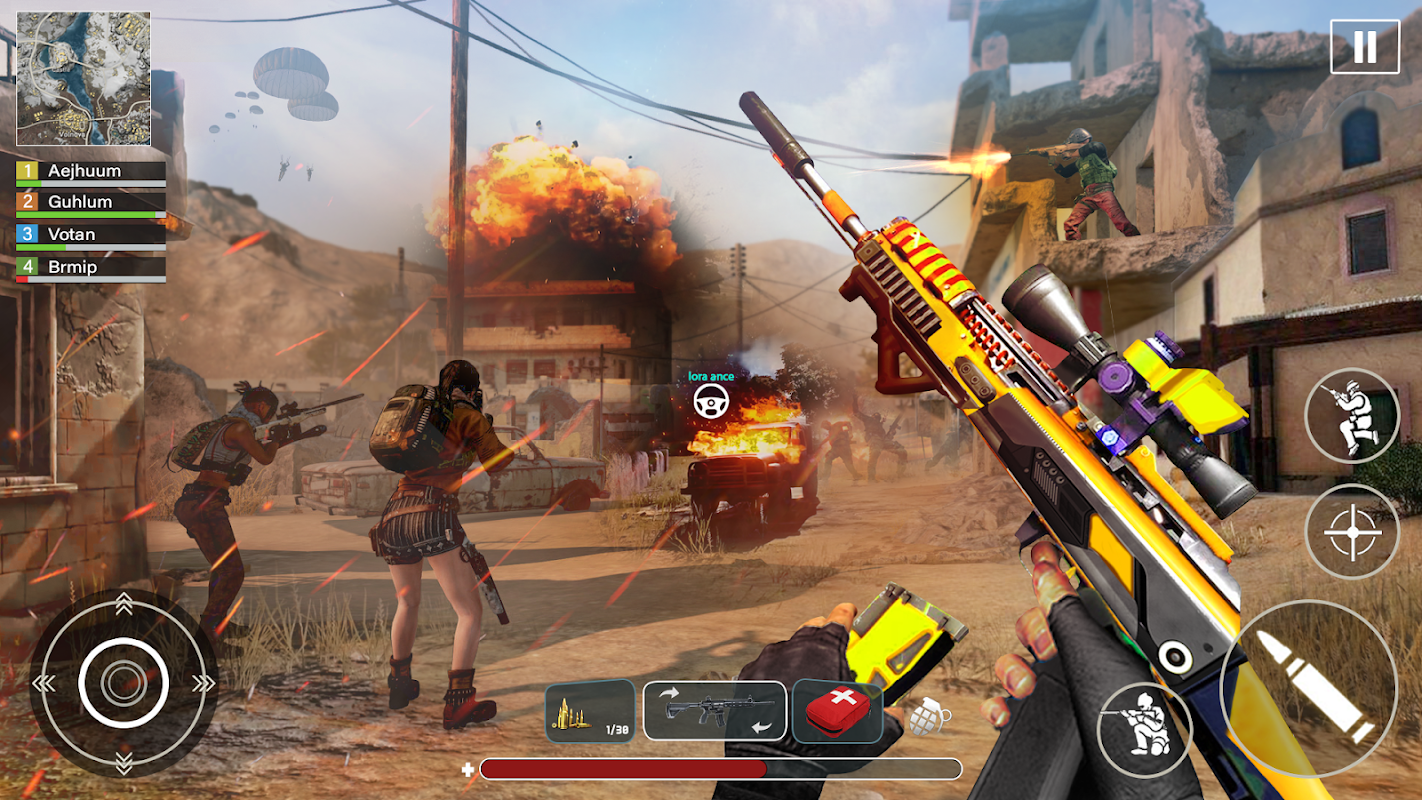Select teammate Guhlum in the squad list
Viewport: 1422px width, 800px height.
pyautogui.click(x=90, y=203)
